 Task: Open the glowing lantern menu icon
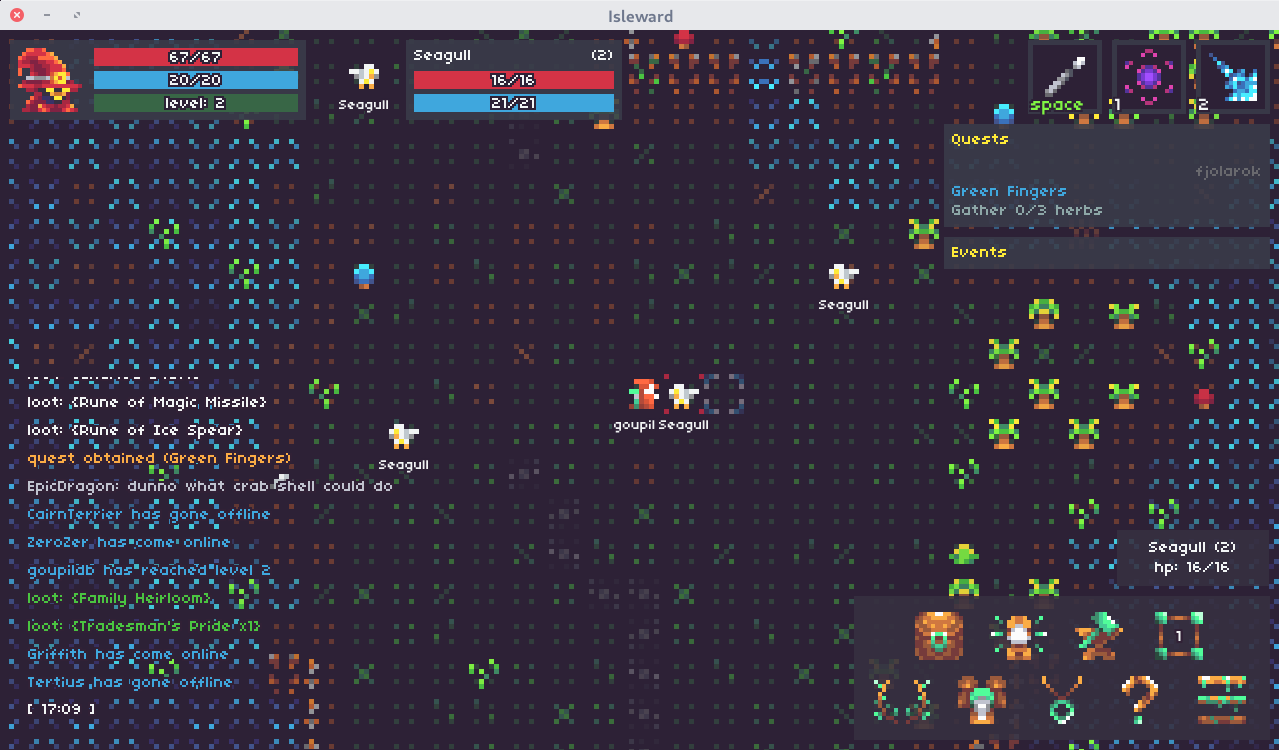(1018, 636)
